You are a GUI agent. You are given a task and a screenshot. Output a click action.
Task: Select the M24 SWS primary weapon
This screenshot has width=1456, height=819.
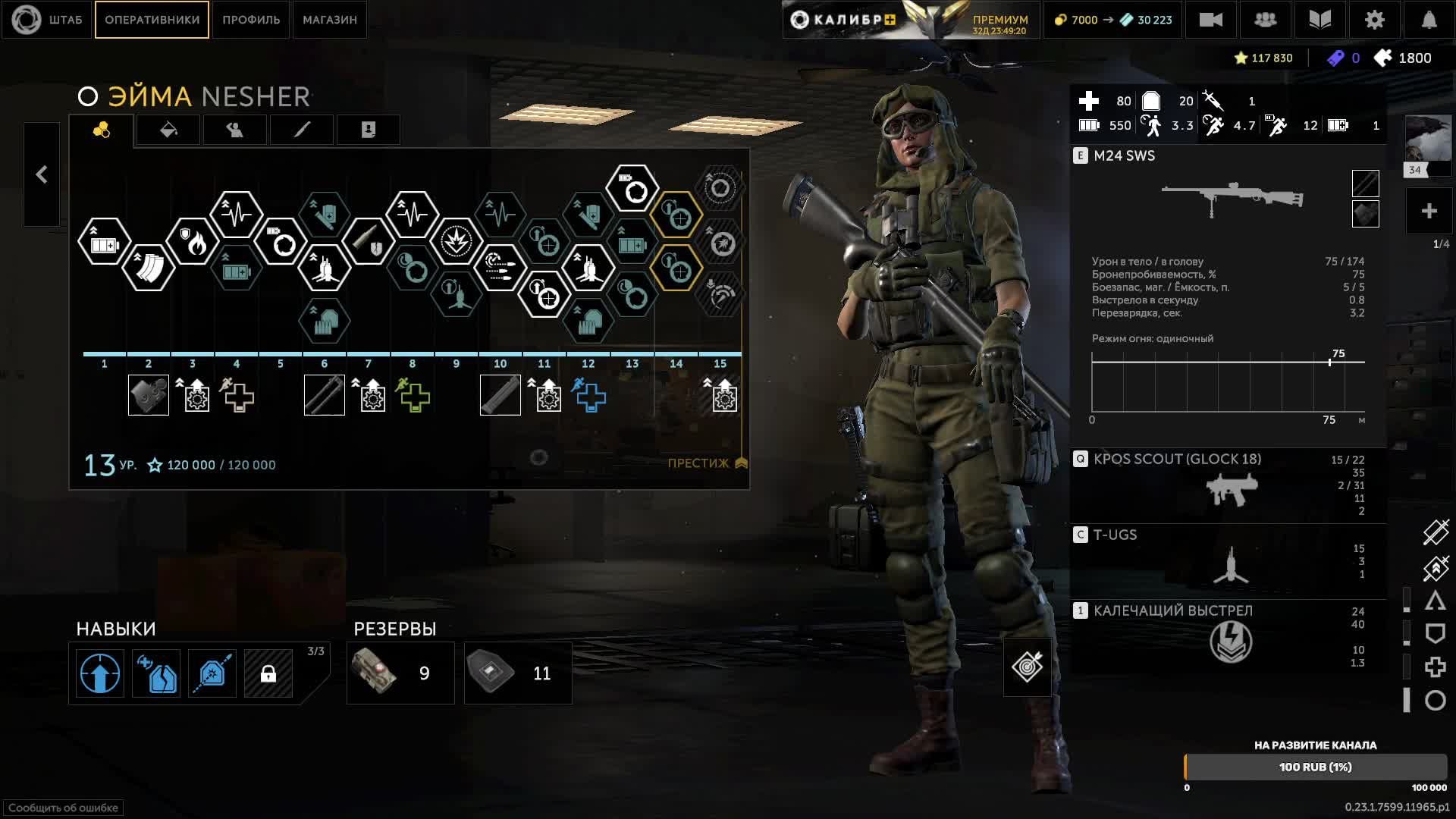click(1228, 199)
